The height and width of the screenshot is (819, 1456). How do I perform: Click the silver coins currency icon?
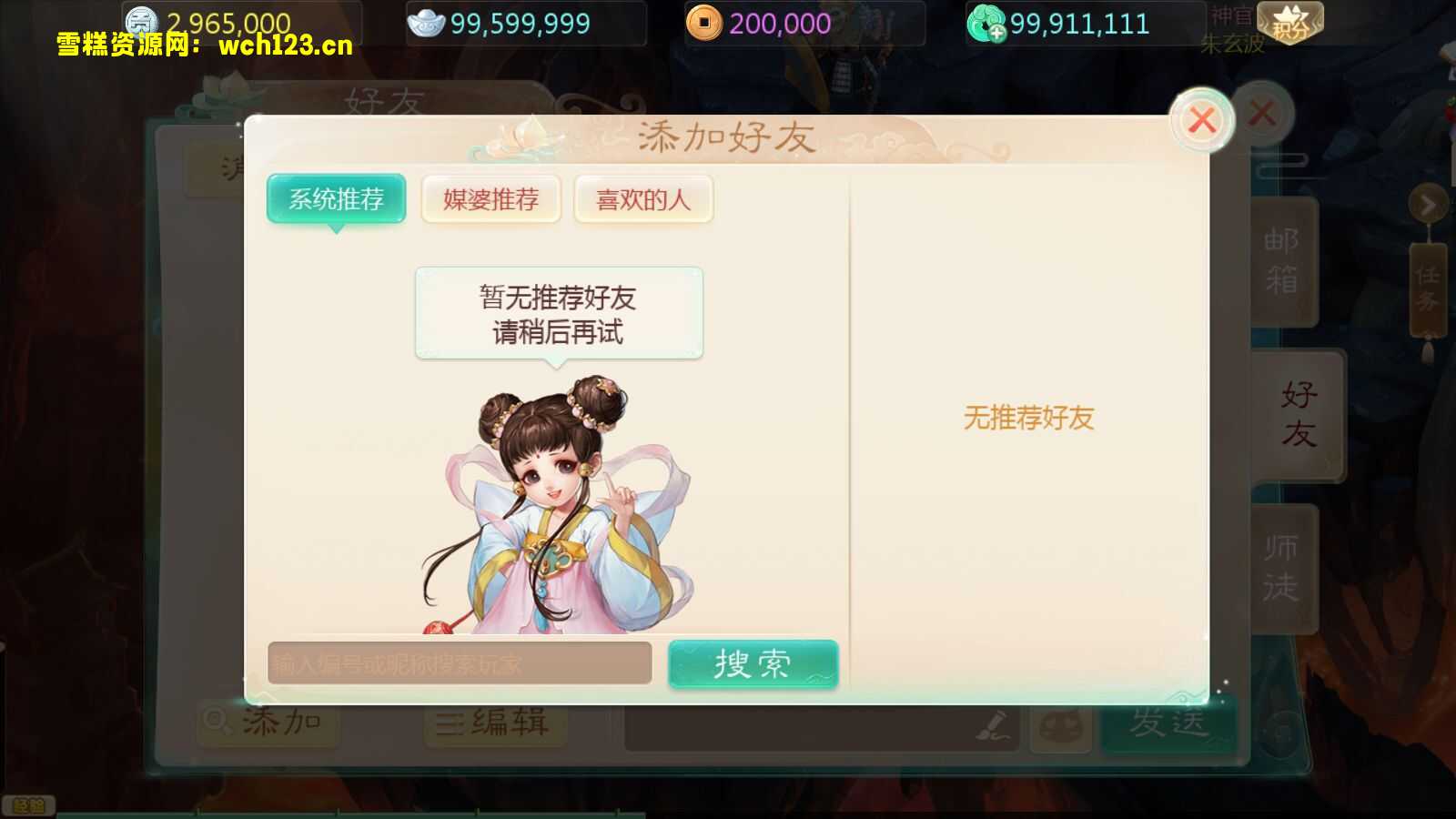point(143,22)
